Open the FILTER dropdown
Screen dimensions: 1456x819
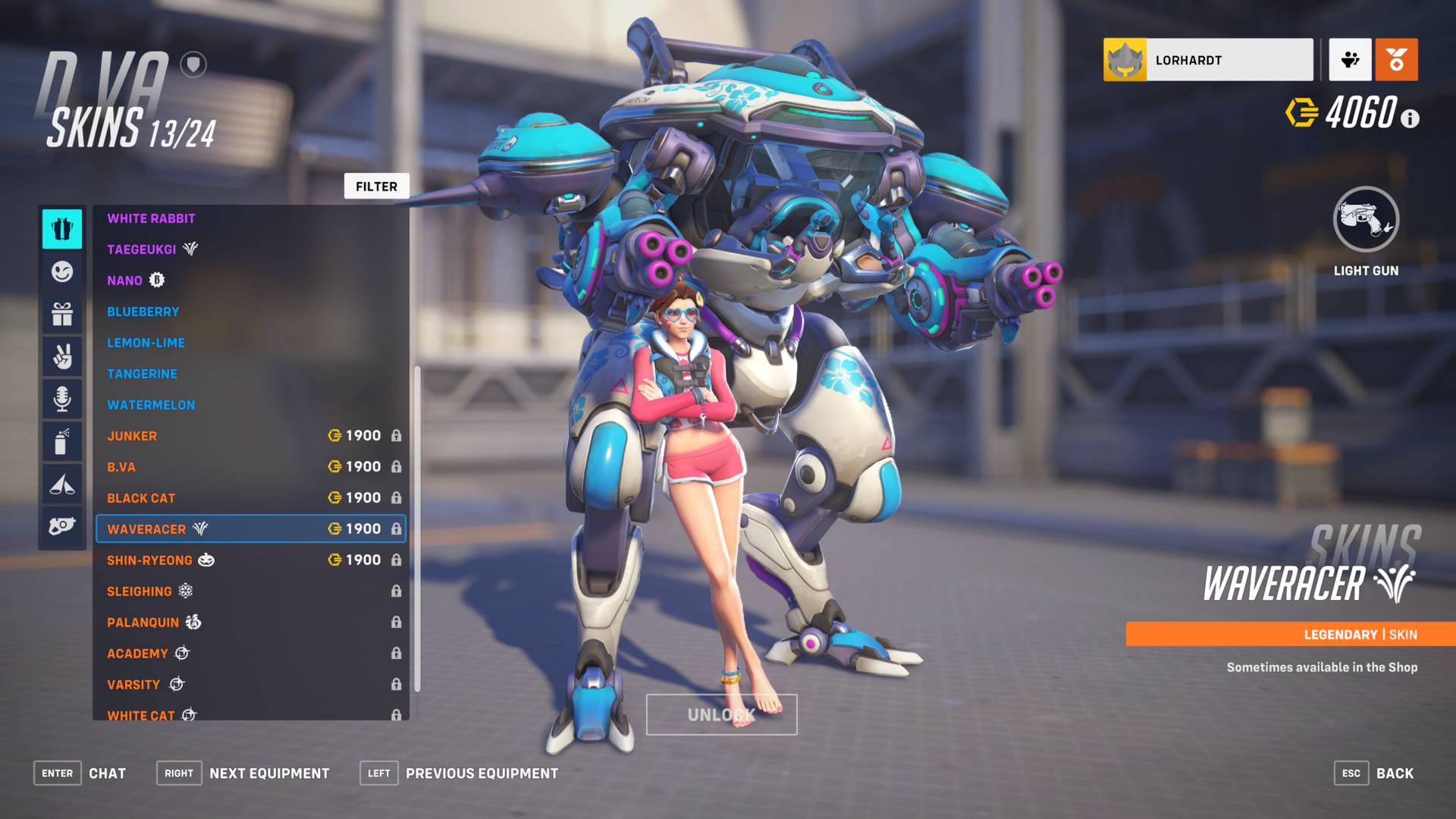[376, 186]
